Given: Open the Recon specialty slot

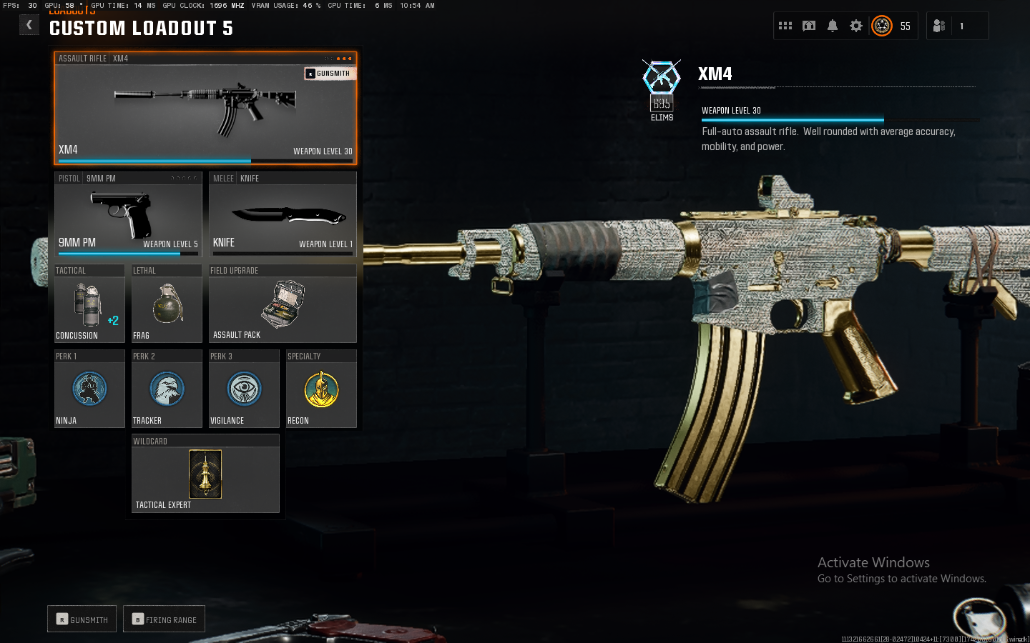Looking at the screenshot, I should point(320,388).
